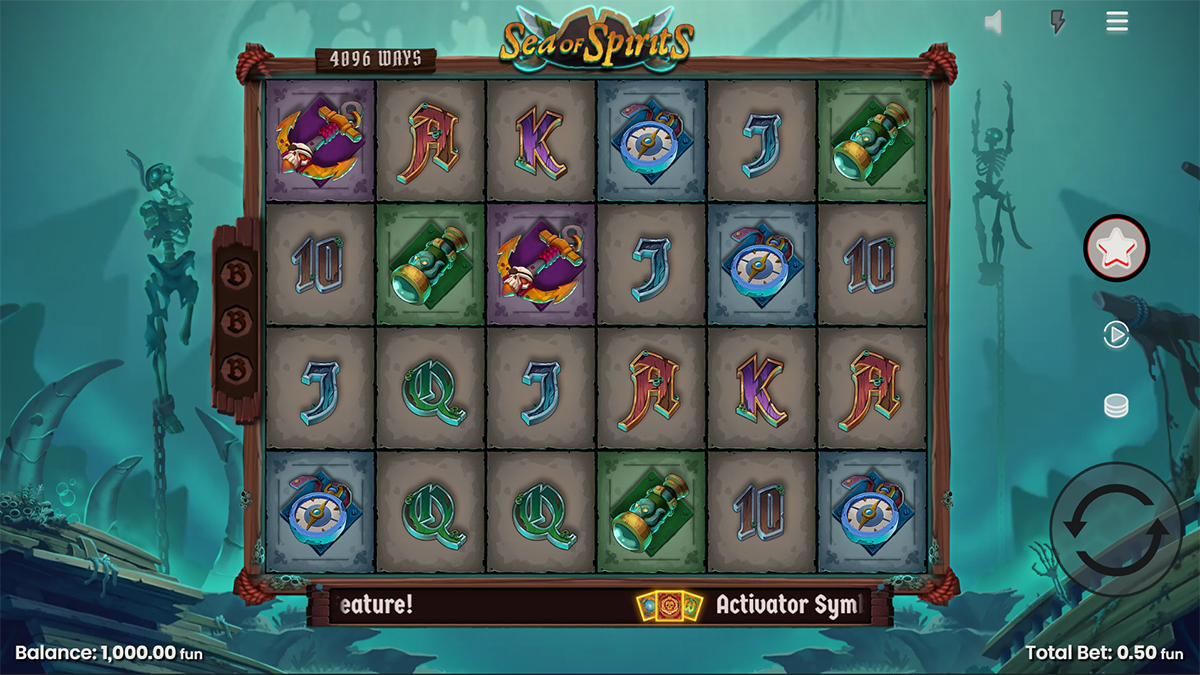The image size is (1200, 675).
Task: Toggle the sound speaker icon
Action: 993,22
